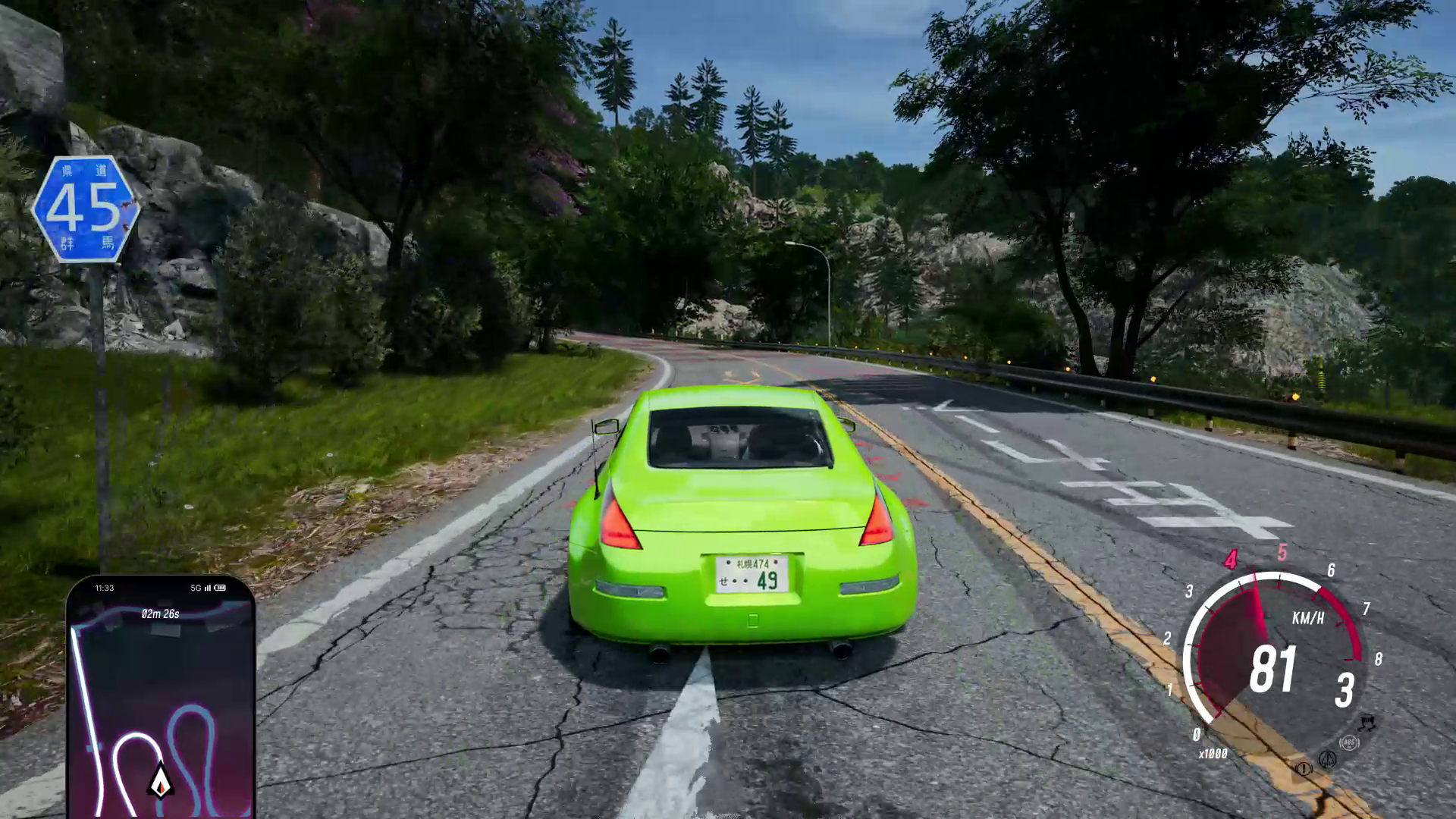The width and height of the screenshot is (1456, 819).
Task: Toggle the traction control skid icon
Action: 1367,723
